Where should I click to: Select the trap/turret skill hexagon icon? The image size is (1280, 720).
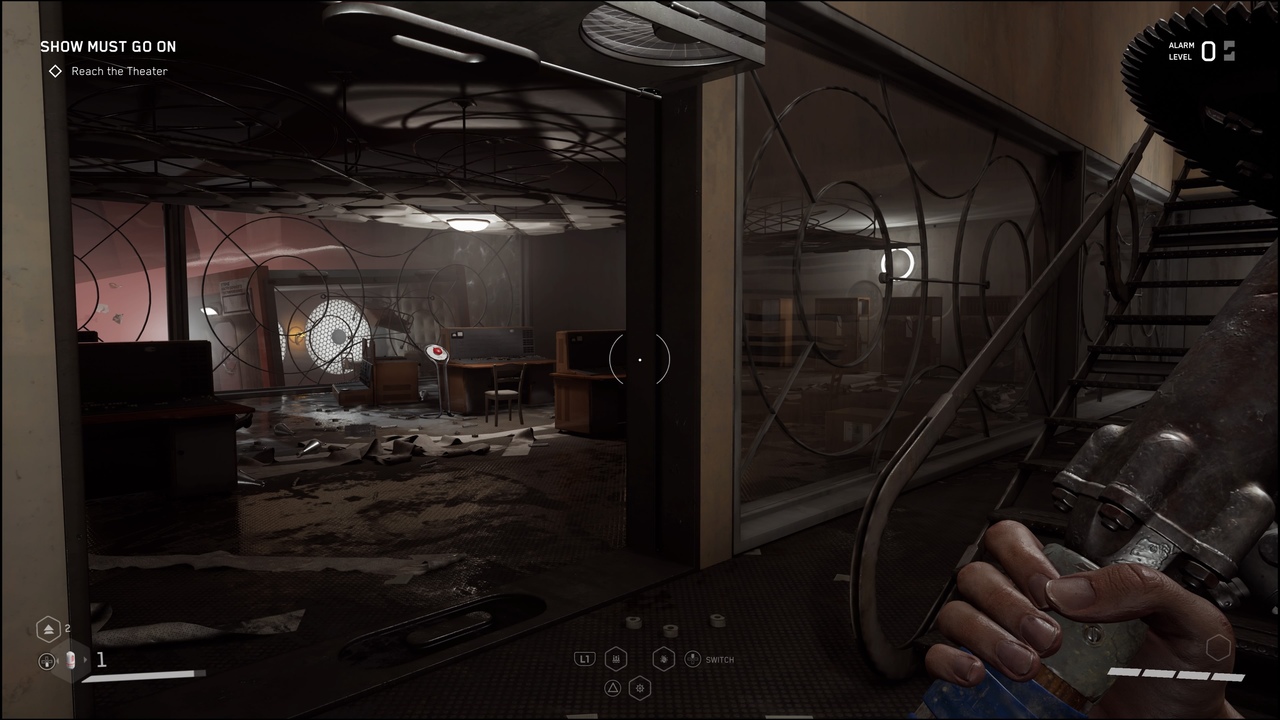pos(616,658)
